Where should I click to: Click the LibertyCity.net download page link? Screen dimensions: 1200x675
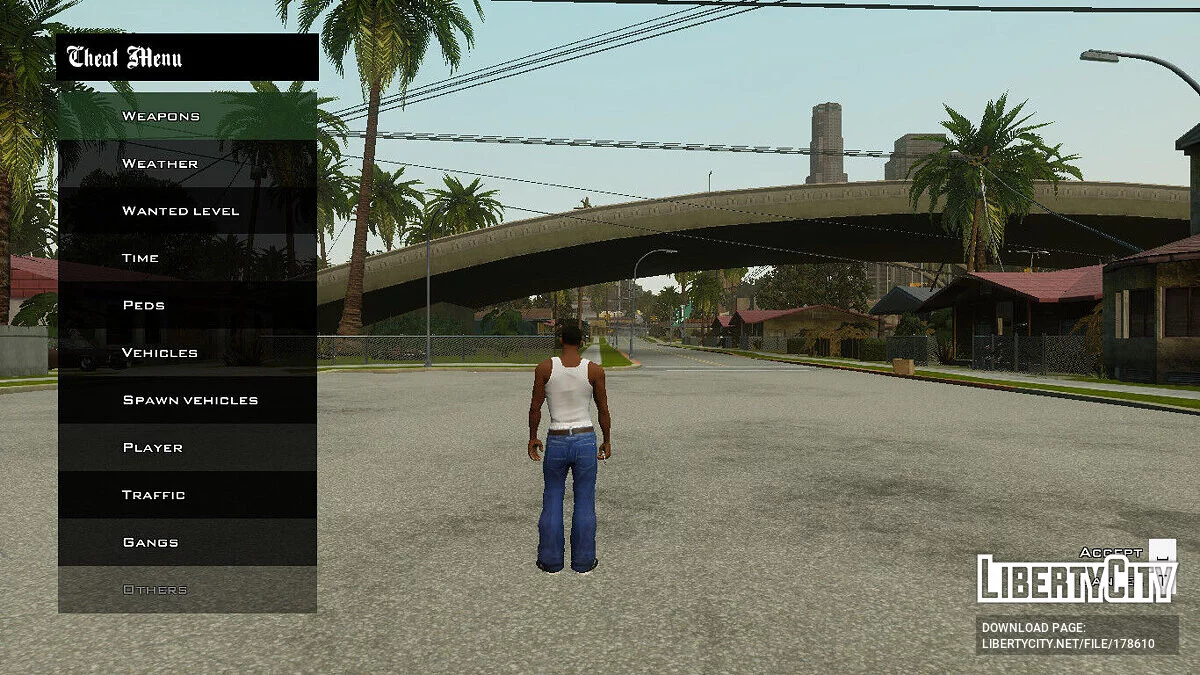pyautogui.click(x=1068, y=643)
